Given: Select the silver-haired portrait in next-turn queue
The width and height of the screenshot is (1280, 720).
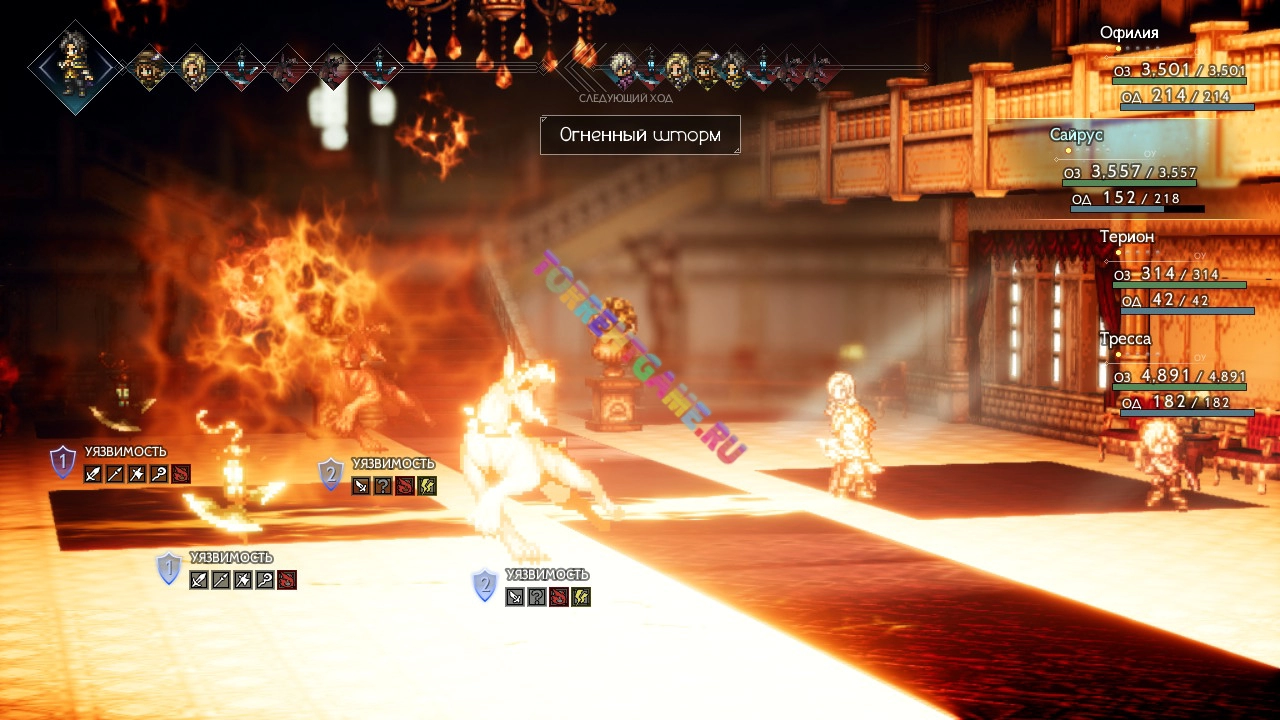Looking at the screenshot, I should coord(622,67).
